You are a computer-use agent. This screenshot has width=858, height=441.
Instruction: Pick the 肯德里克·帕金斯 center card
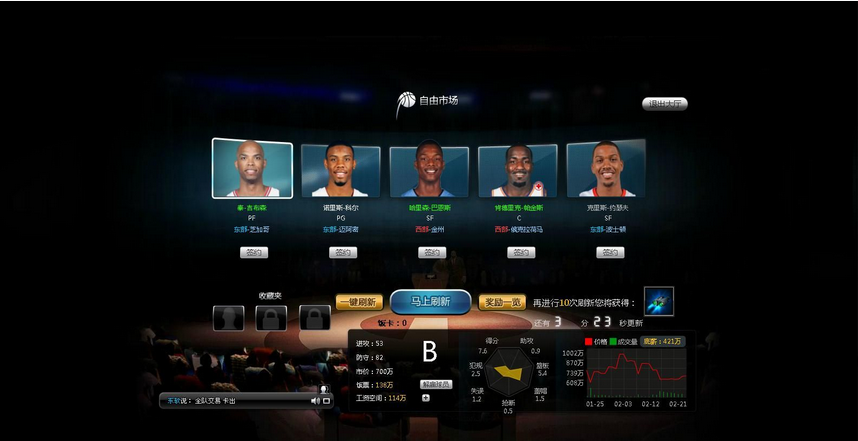coord(517,170)
